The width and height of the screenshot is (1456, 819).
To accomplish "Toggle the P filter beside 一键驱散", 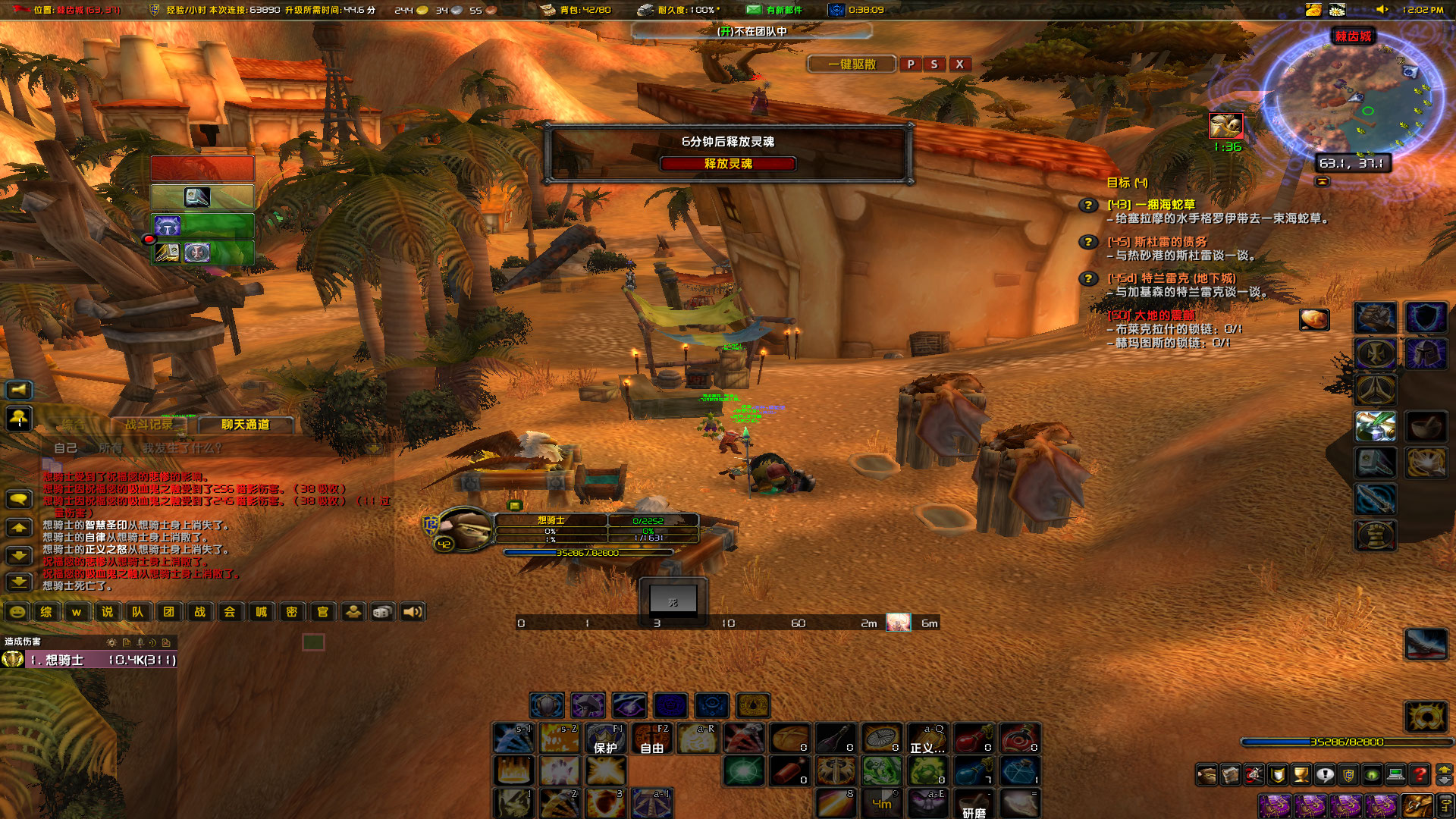I will coord(911,64).
